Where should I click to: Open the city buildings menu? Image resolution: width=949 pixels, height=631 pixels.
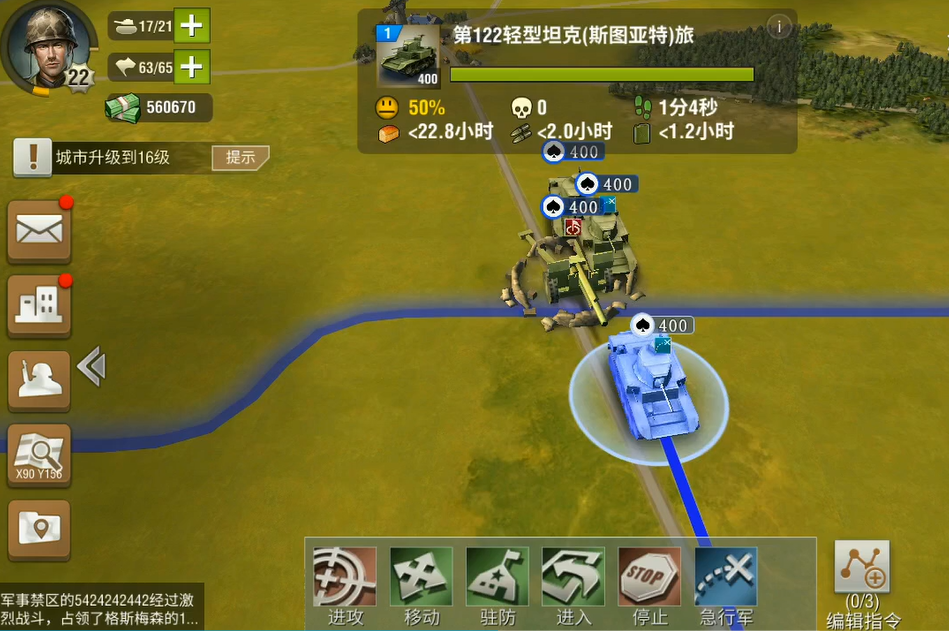click(40, 305)
